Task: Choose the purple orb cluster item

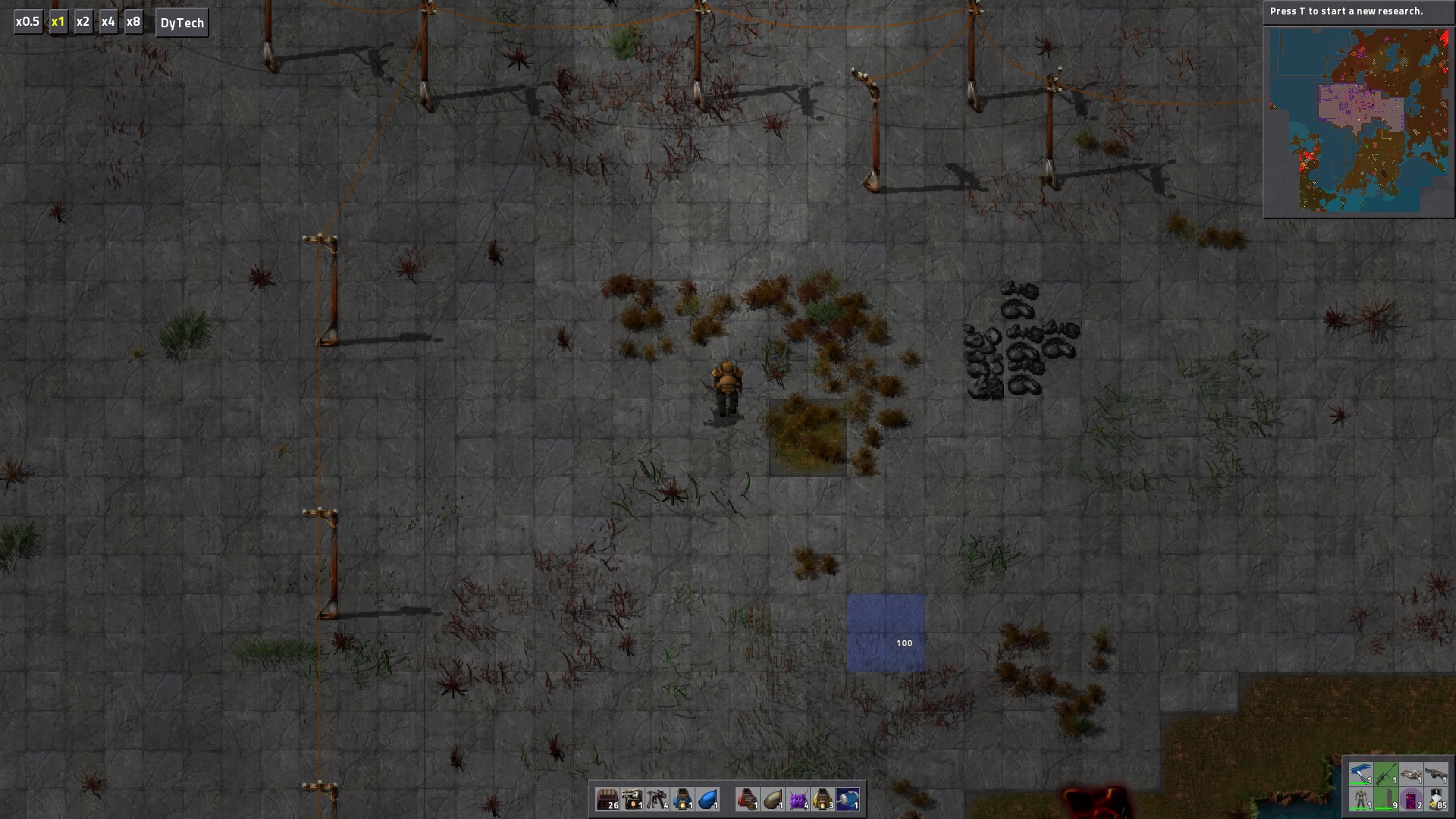Action: pos(798,799)
